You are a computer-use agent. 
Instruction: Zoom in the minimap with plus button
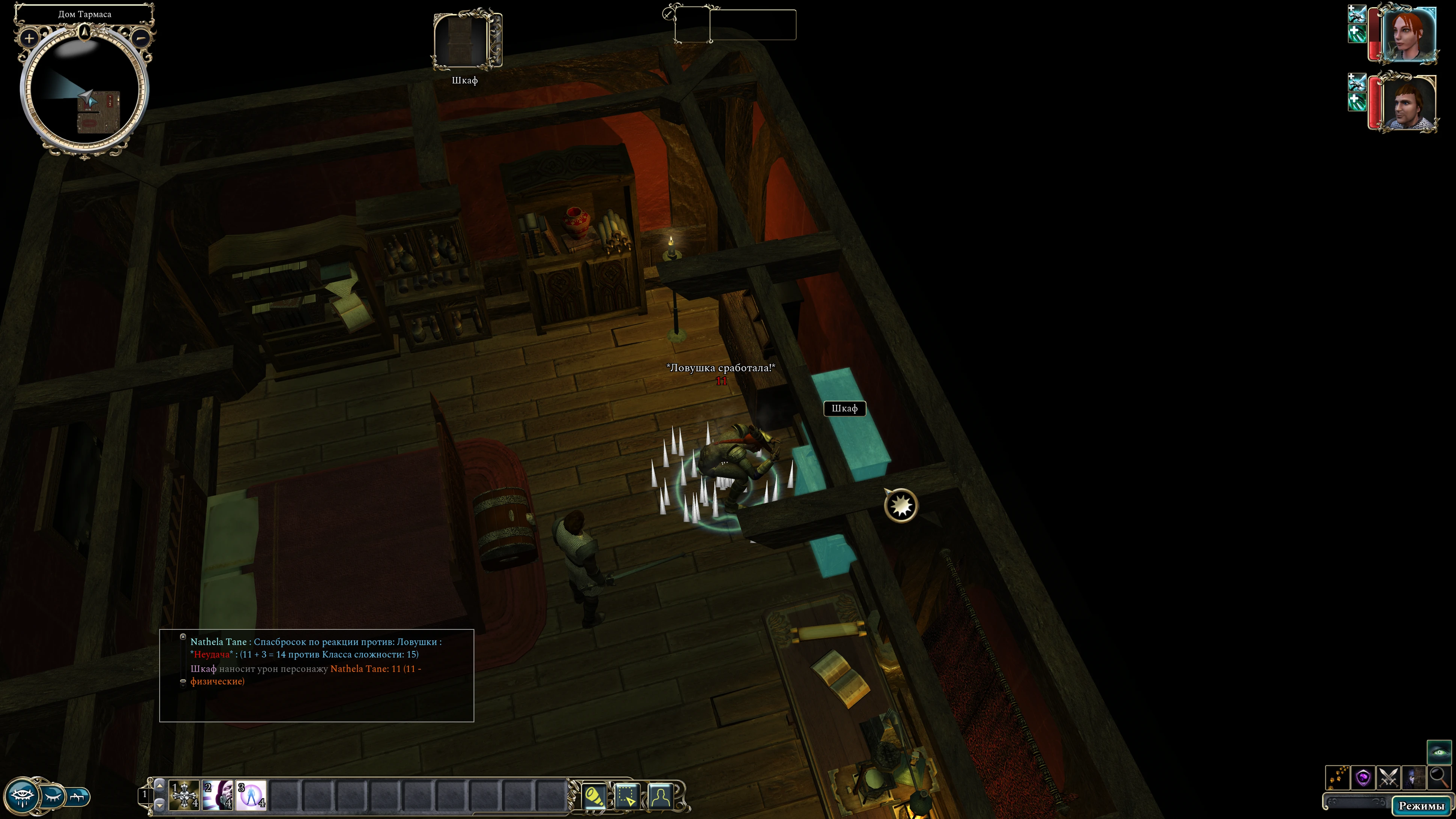(x=29, y=38)
